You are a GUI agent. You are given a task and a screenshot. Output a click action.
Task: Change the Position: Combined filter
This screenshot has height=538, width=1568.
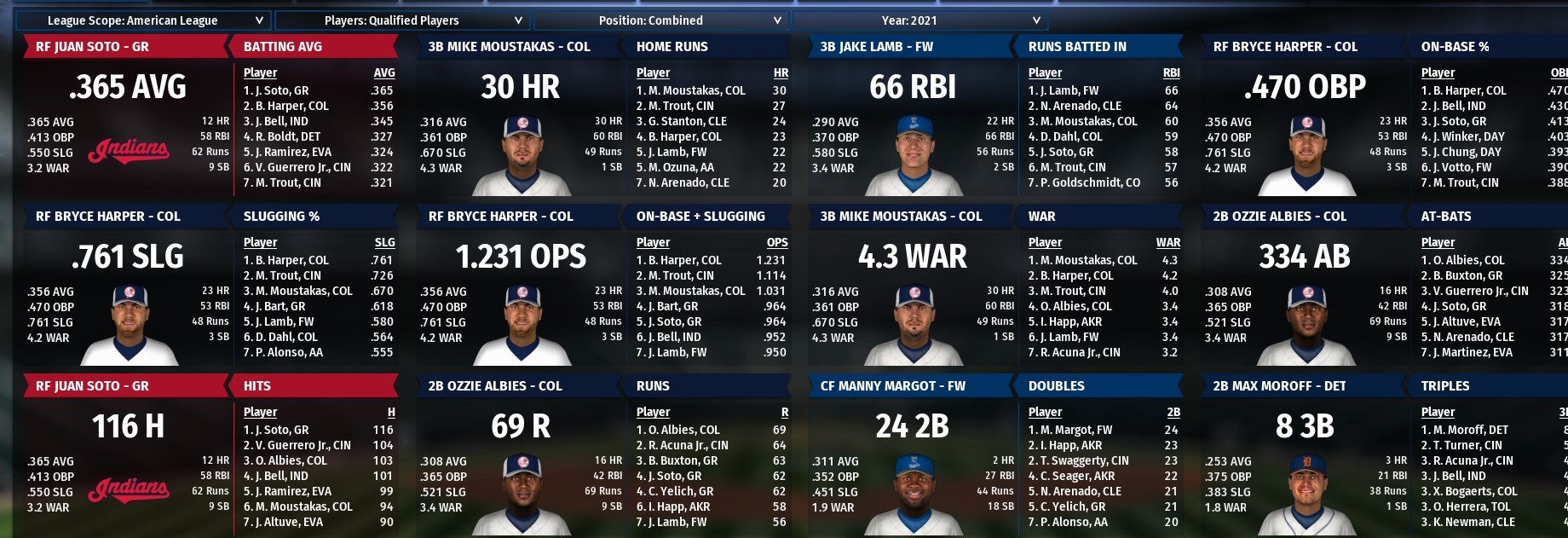660,20
